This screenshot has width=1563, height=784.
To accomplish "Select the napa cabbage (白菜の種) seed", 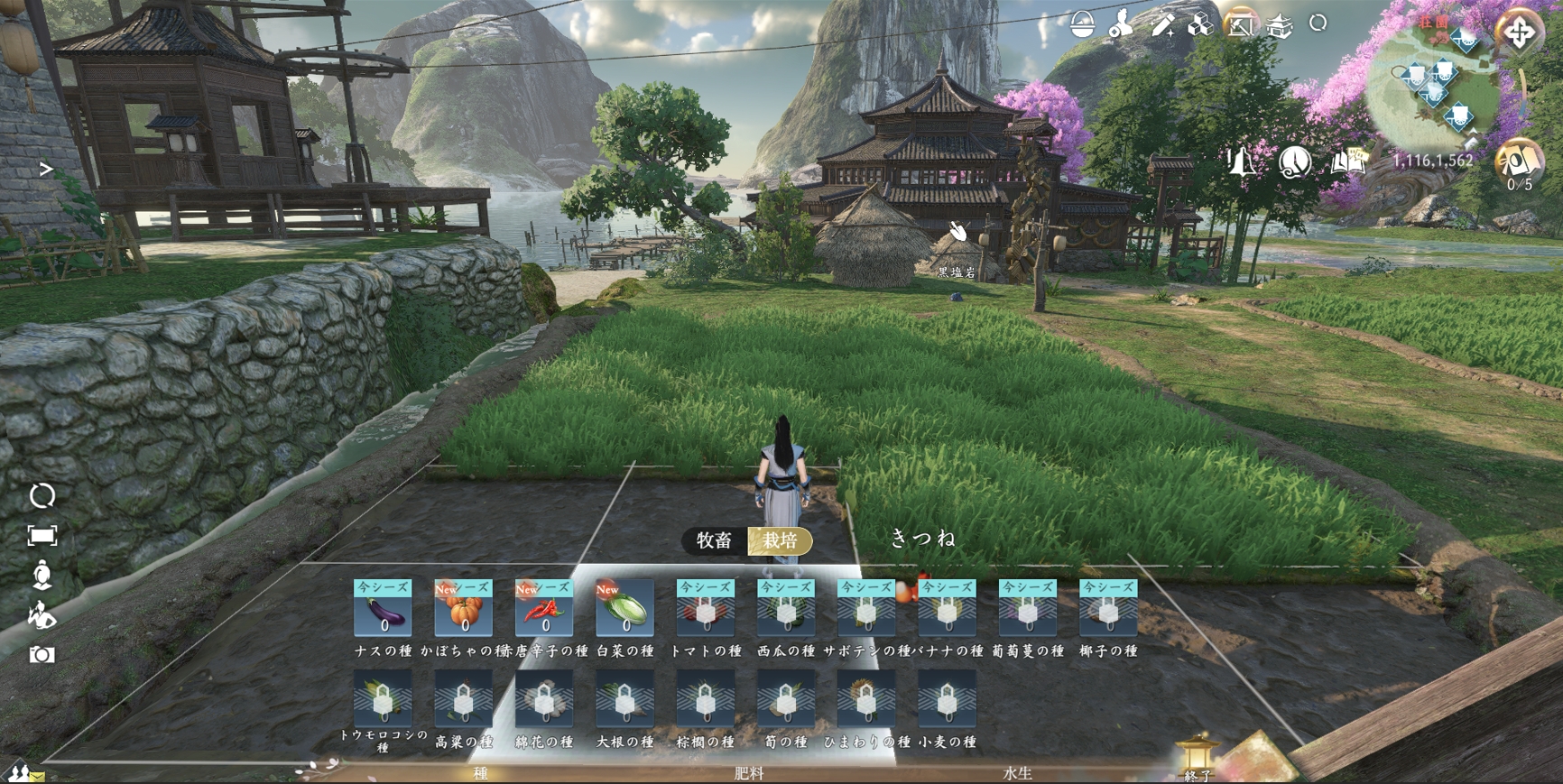I will point(624,609).
